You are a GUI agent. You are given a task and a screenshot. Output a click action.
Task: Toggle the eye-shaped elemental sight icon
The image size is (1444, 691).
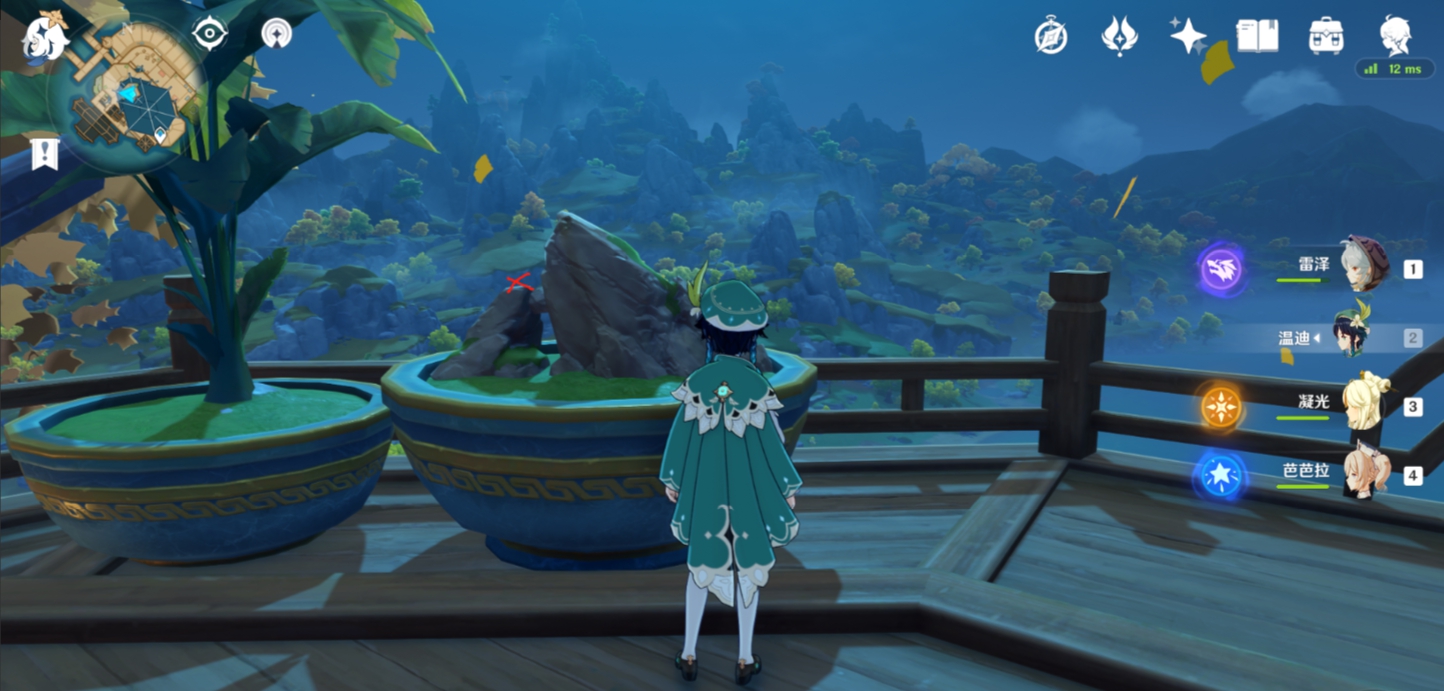click(209, 34)
